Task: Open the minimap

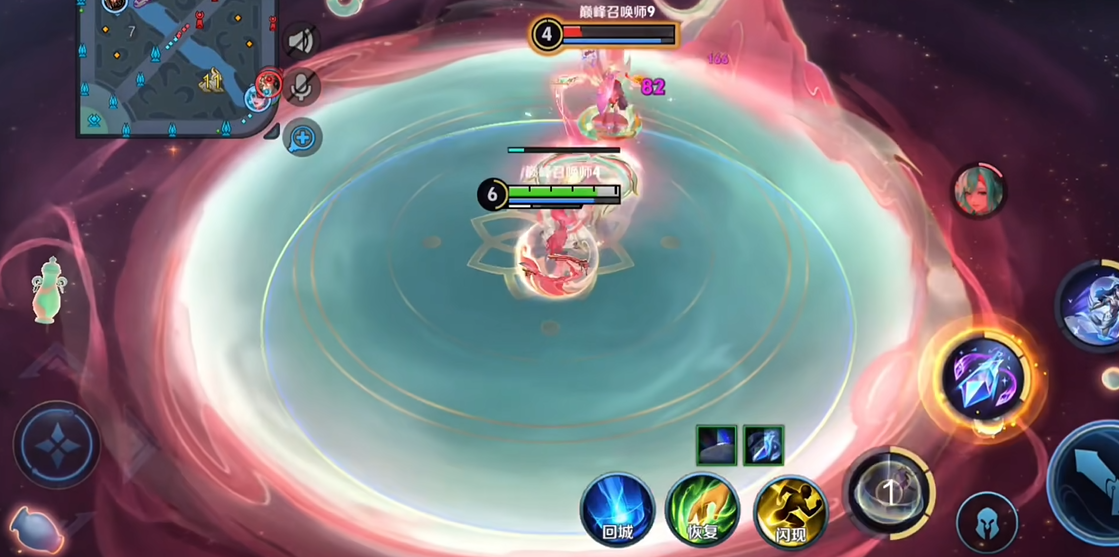Action: (170, 65)
